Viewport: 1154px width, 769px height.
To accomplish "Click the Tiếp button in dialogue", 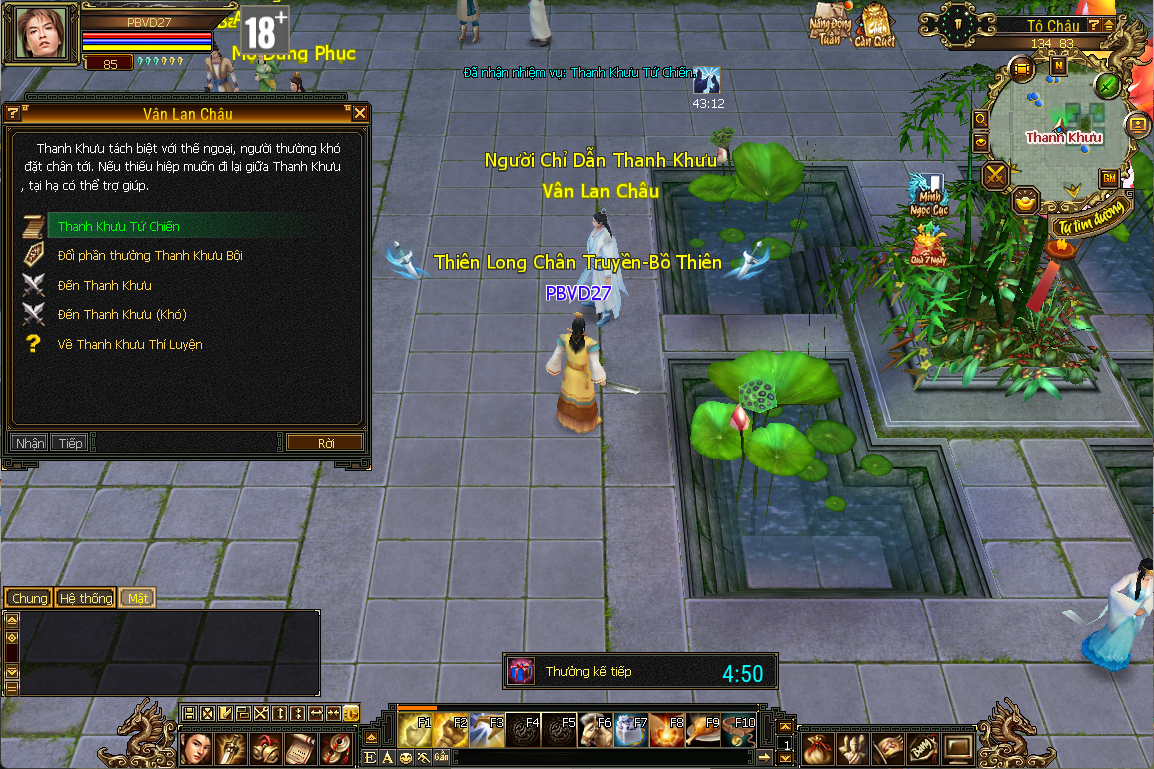I will pos(70,443).
